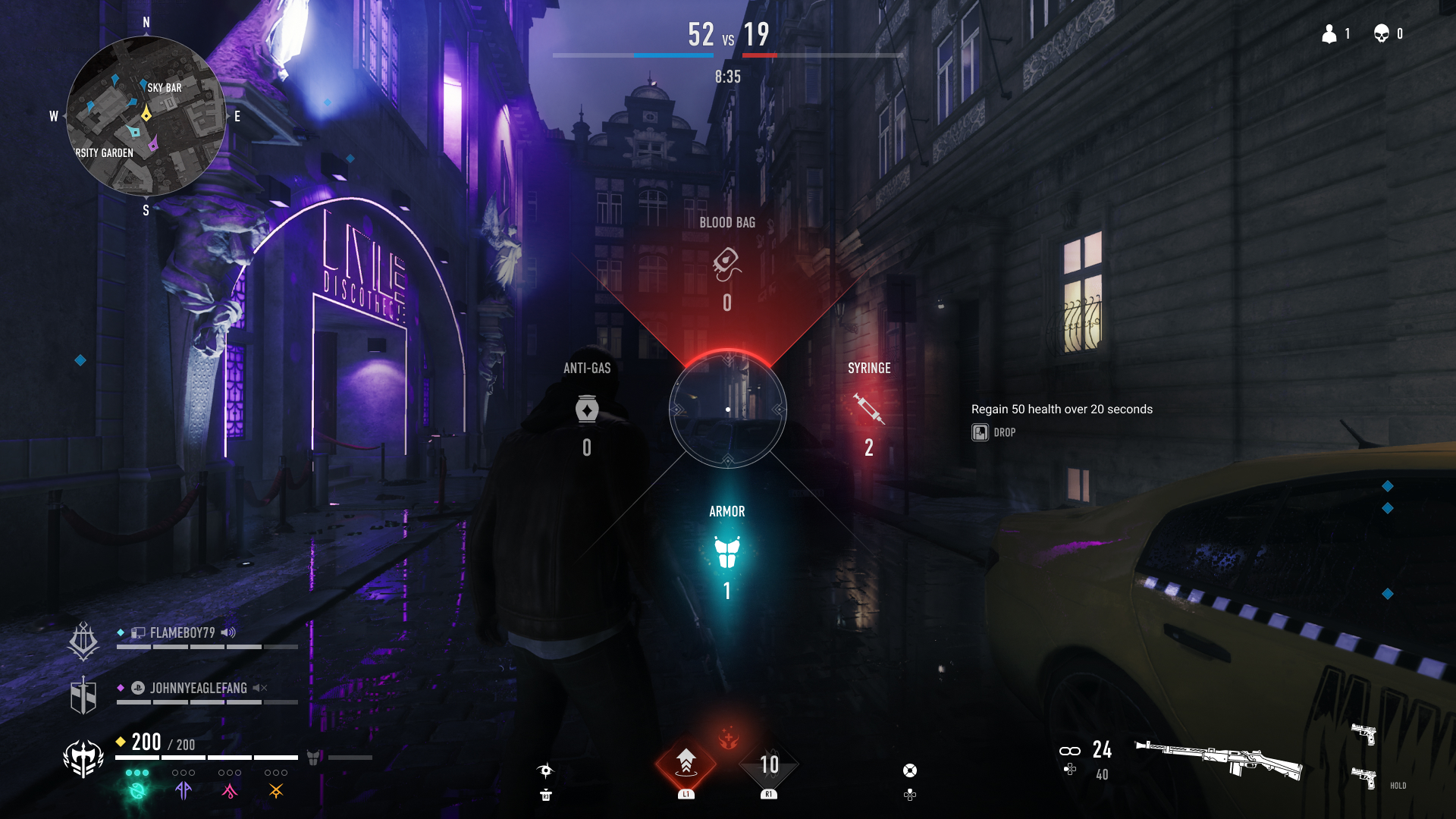Select the Anti-Gas item slot
This screenshot has width=1456, height=819.
587,409
